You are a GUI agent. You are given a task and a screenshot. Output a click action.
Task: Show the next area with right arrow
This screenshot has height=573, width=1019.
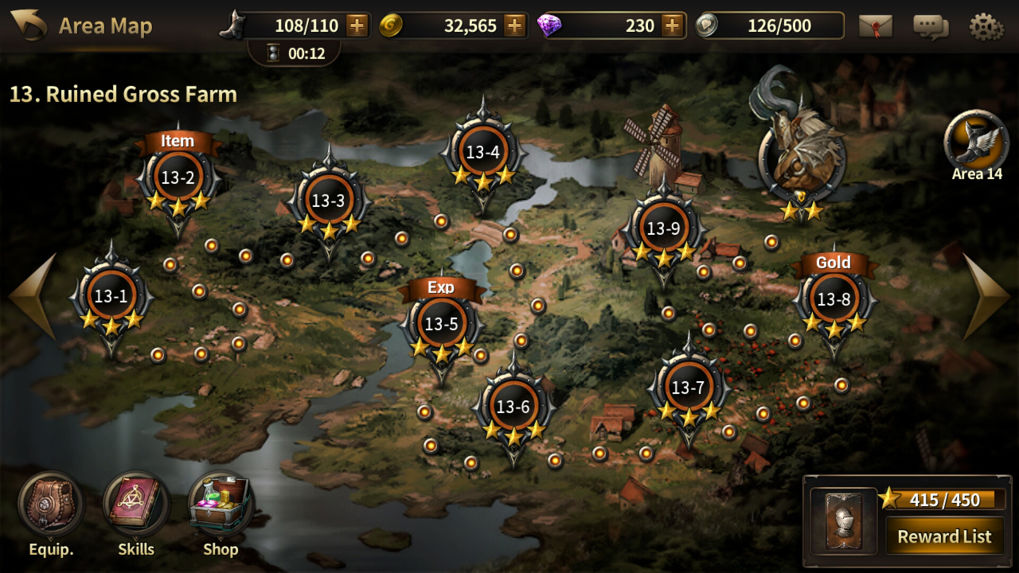coord(986,296)
